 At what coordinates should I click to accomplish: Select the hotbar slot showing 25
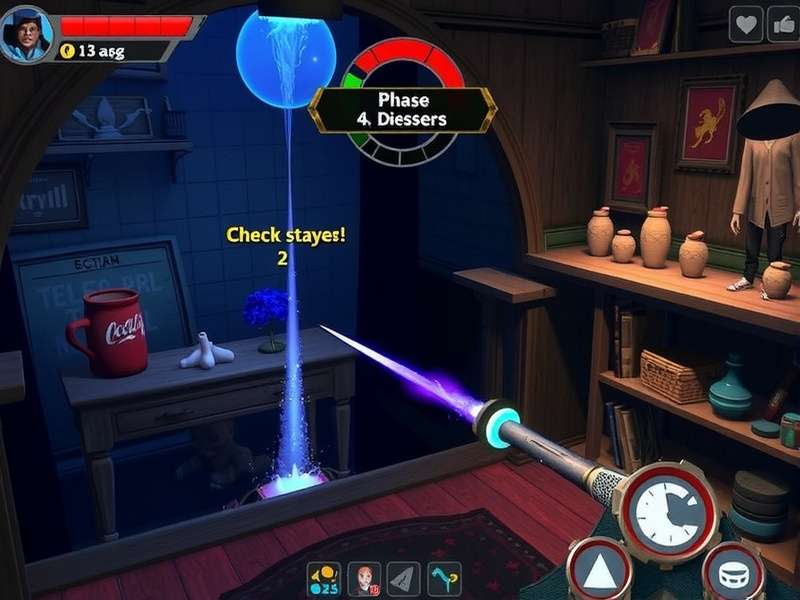(x=325, y=578)
